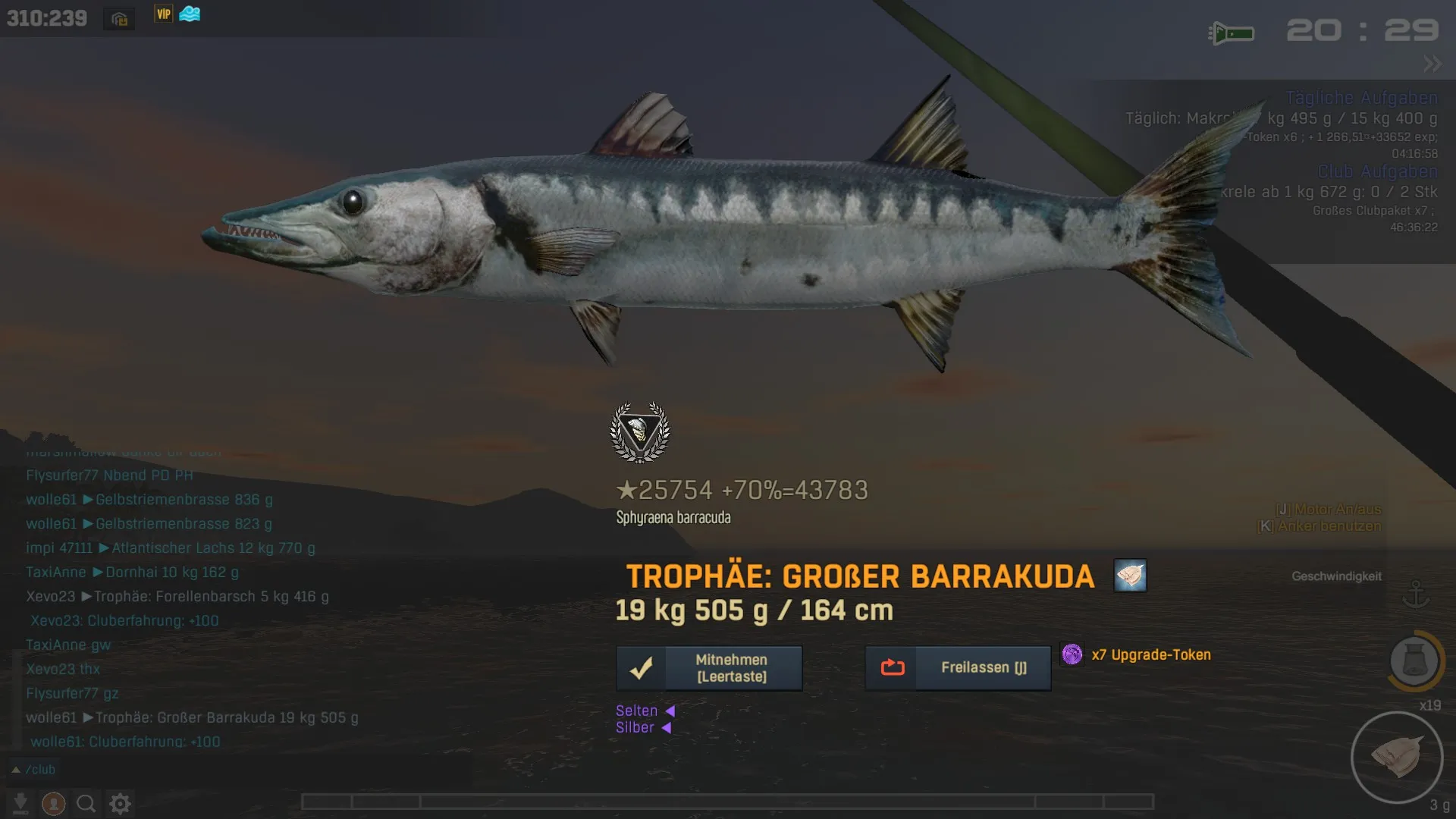Toggle the flashlight icon
The image size is (1456, 819).
point(1232,33)
